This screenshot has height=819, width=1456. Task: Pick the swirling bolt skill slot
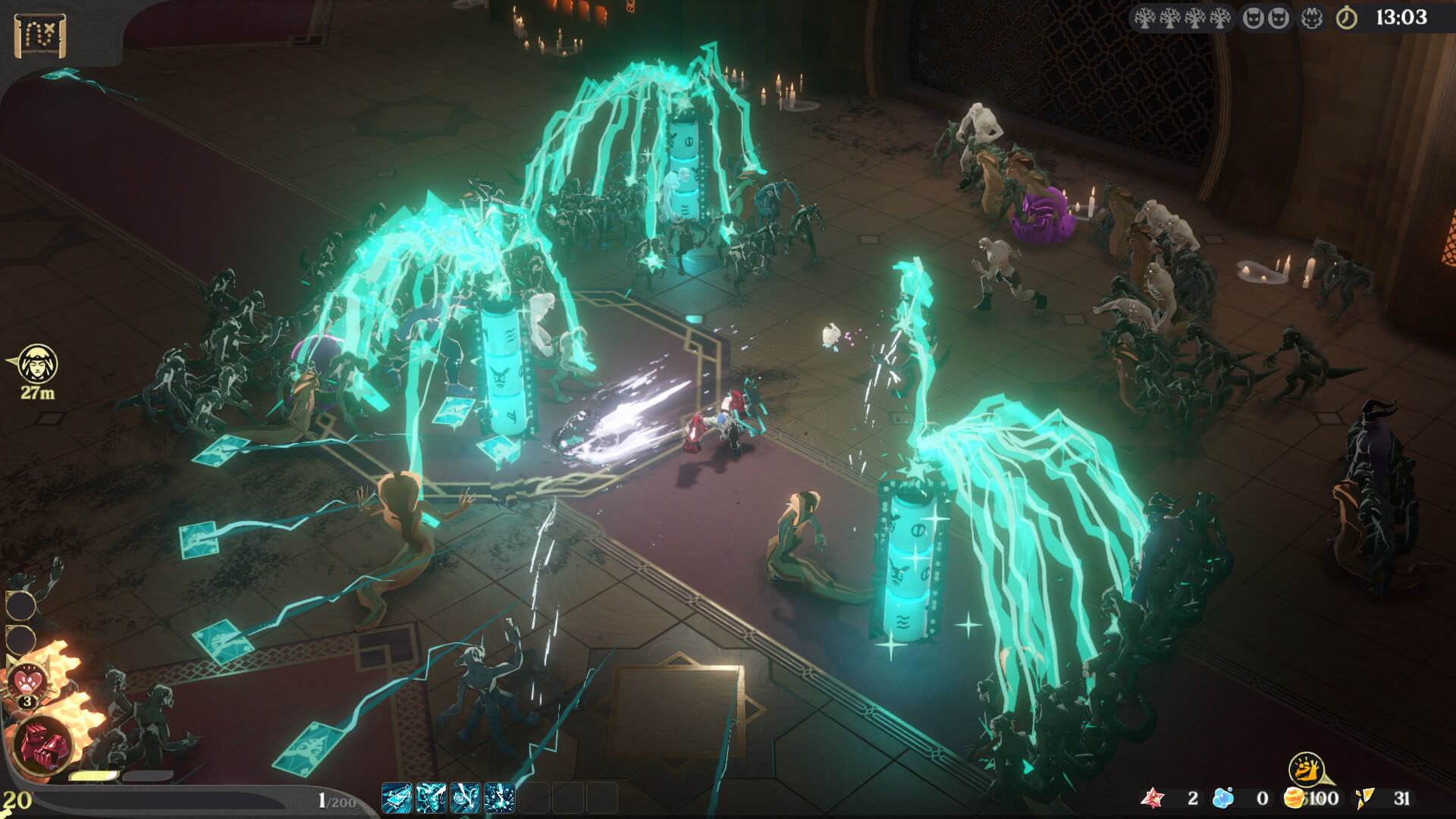tap(465, 798)
